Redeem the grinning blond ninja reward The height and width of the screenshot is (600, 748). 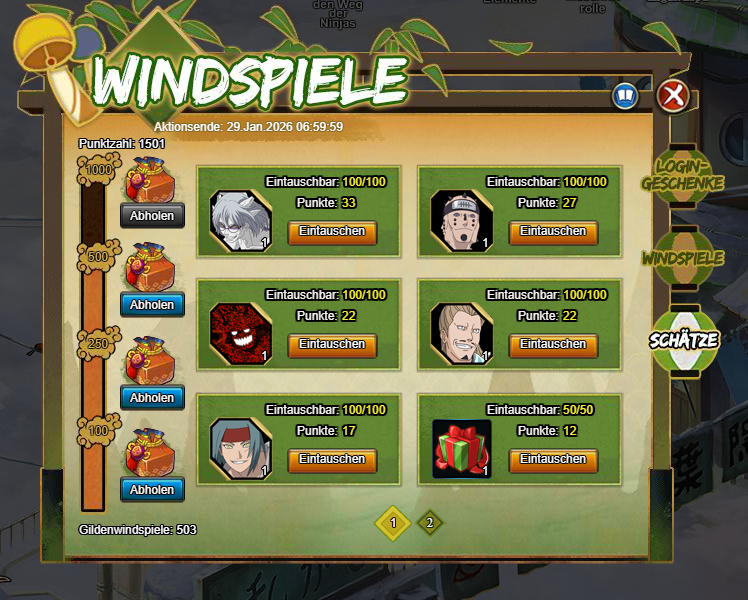point(553,344)
